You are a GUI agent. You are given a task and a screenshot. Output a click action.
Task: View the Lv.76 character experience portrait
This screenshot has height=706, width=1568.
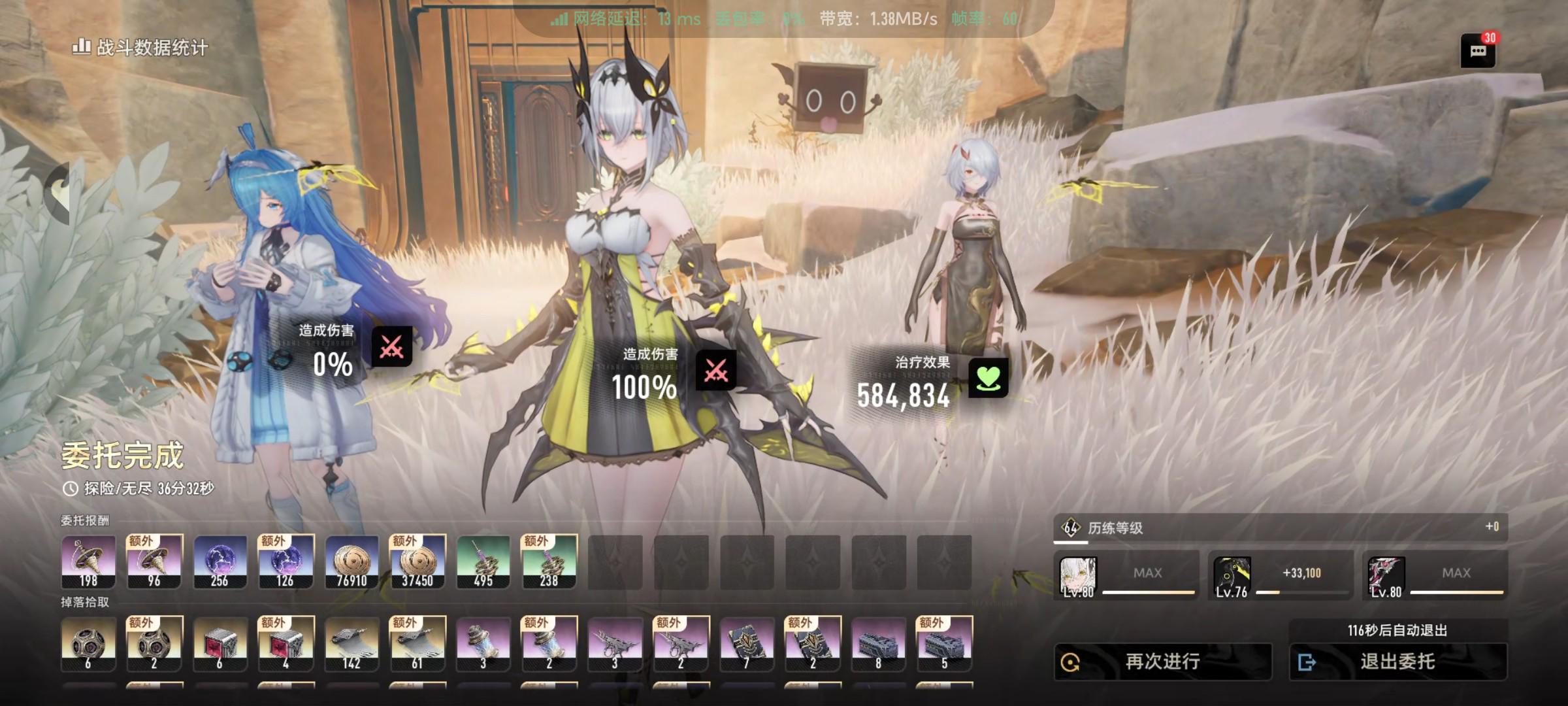[x=1232, y=577]
